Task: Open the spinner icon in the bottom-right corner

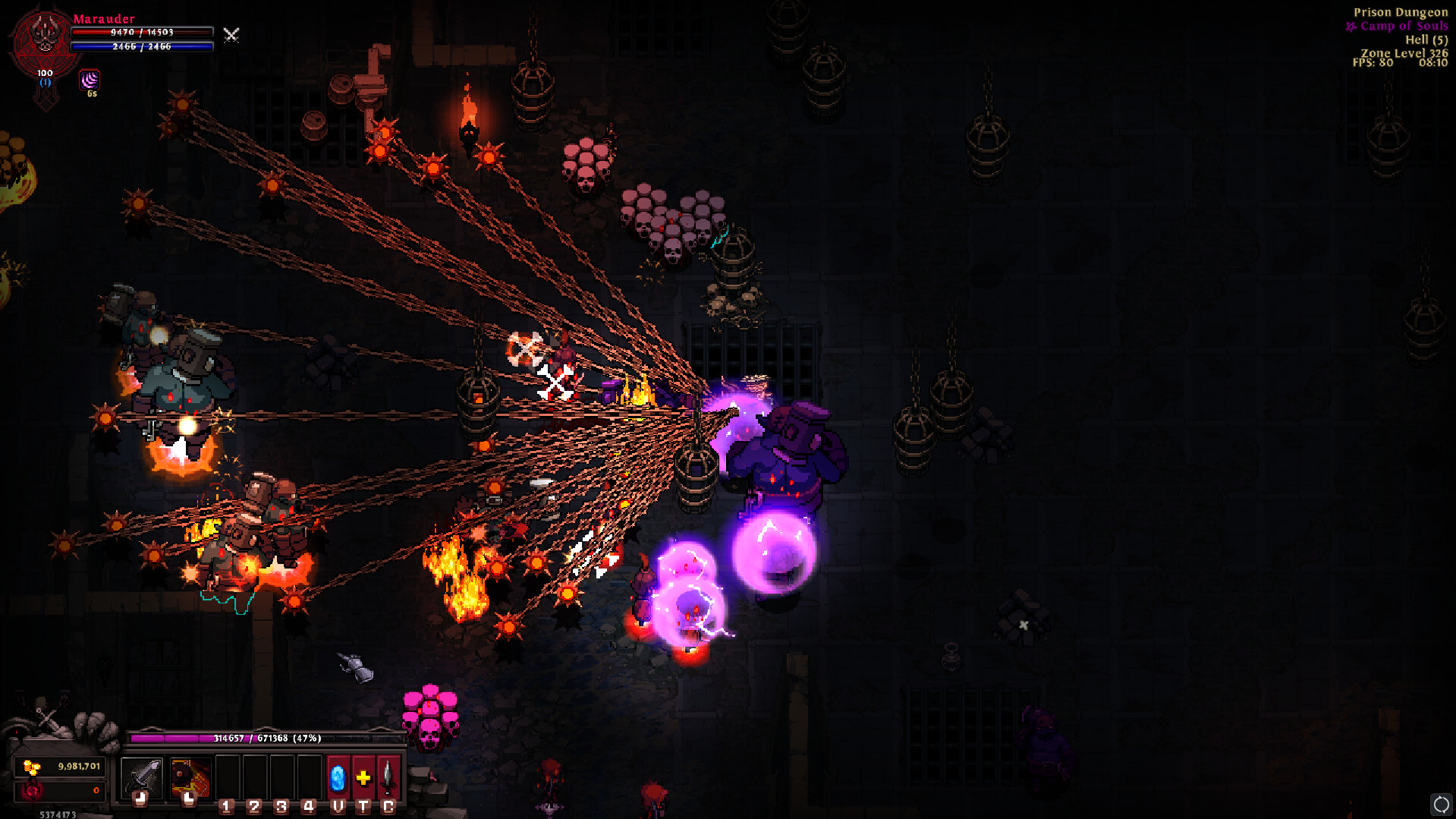Action: [1441, 803]
